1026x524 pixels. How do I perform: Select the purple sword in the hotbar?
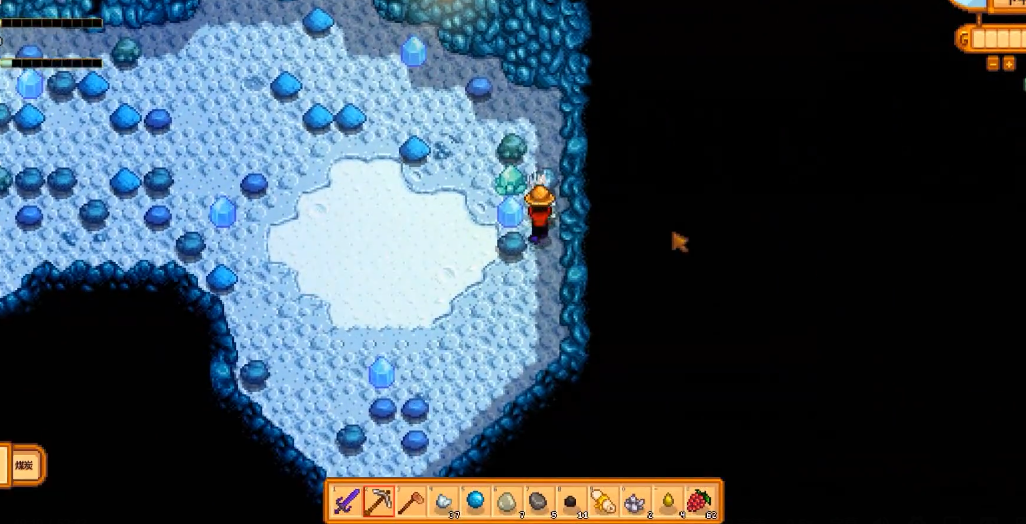(347, 501)
